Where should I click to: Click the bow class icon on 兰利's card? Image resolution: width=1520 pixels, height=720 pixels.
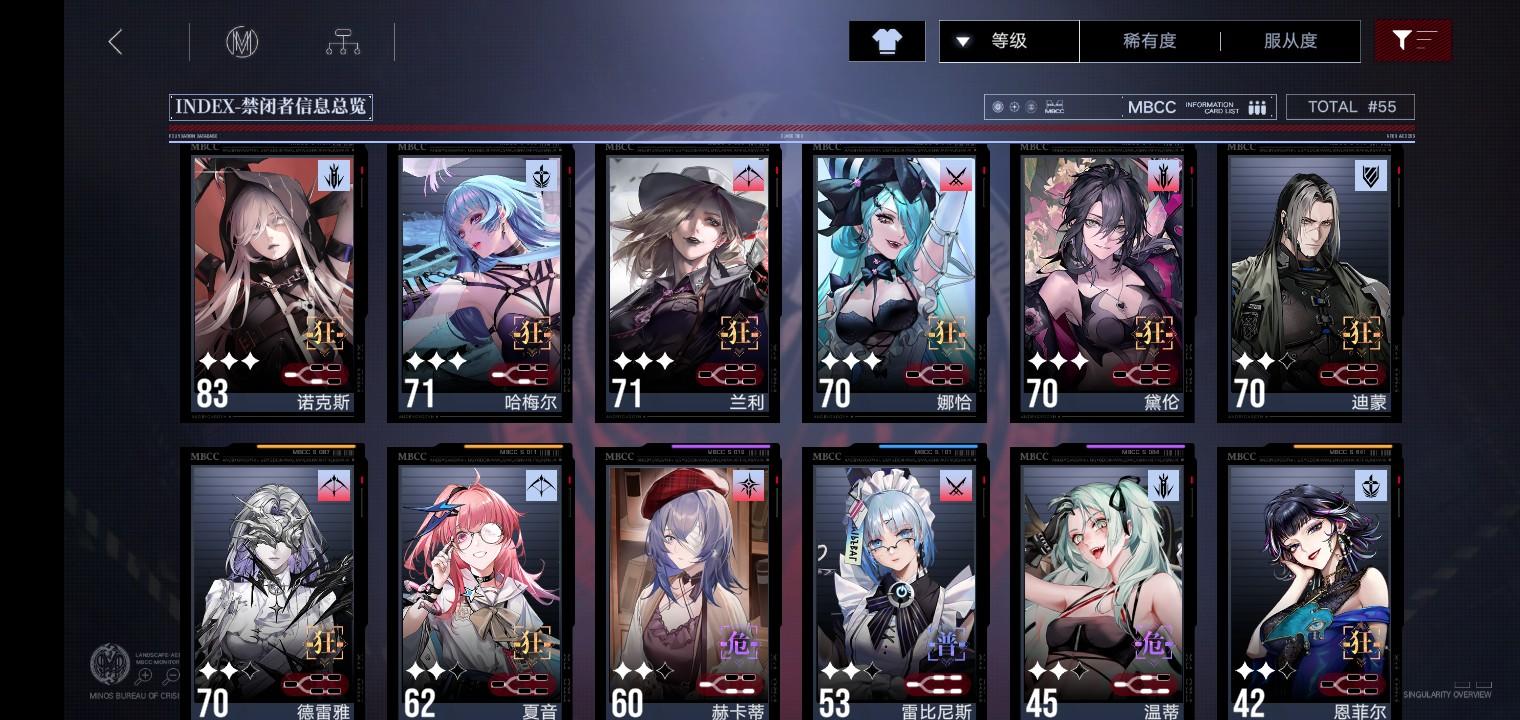(747, 176)
